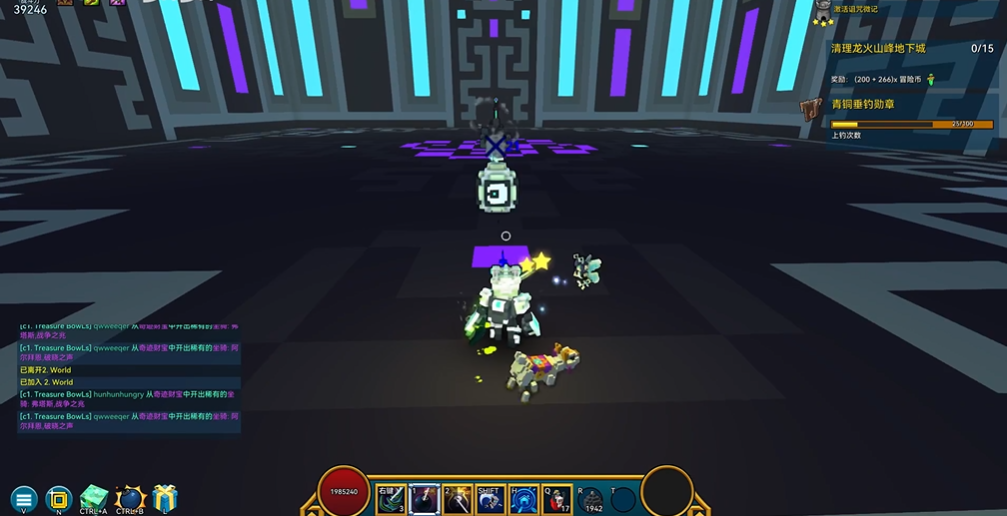Open the chat log panel

(129, 377)
